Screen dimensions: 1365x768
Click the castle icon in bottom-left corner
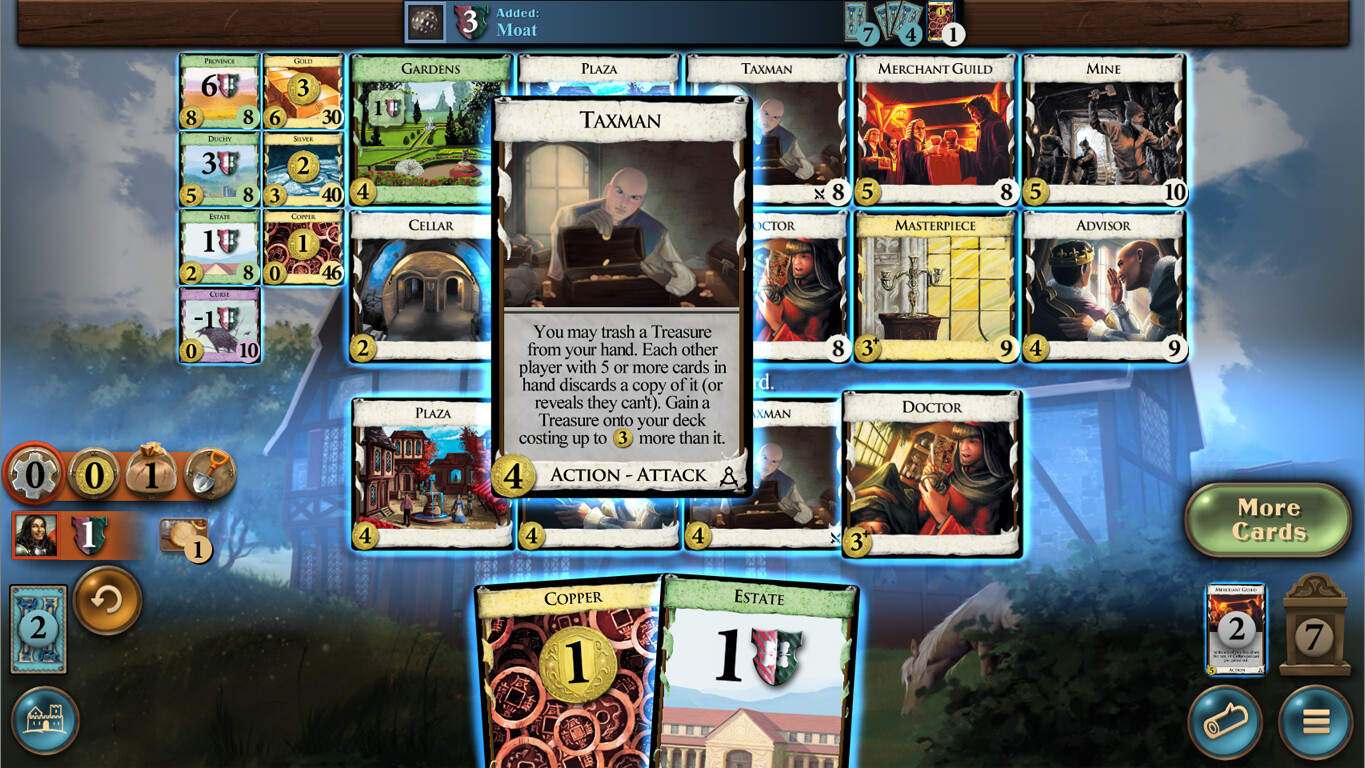click(x=44, y=721)
